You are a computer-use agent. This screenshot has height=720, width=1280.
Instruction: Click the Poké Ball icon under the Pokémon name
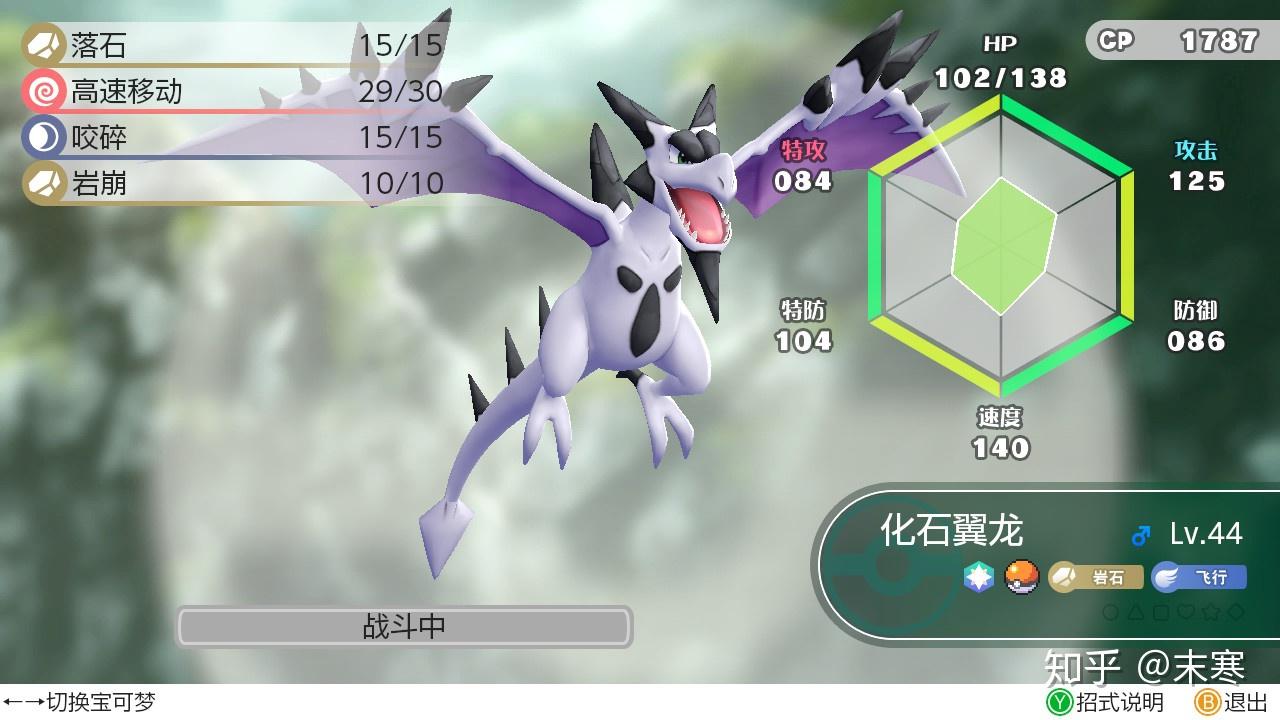[1022, 576]
